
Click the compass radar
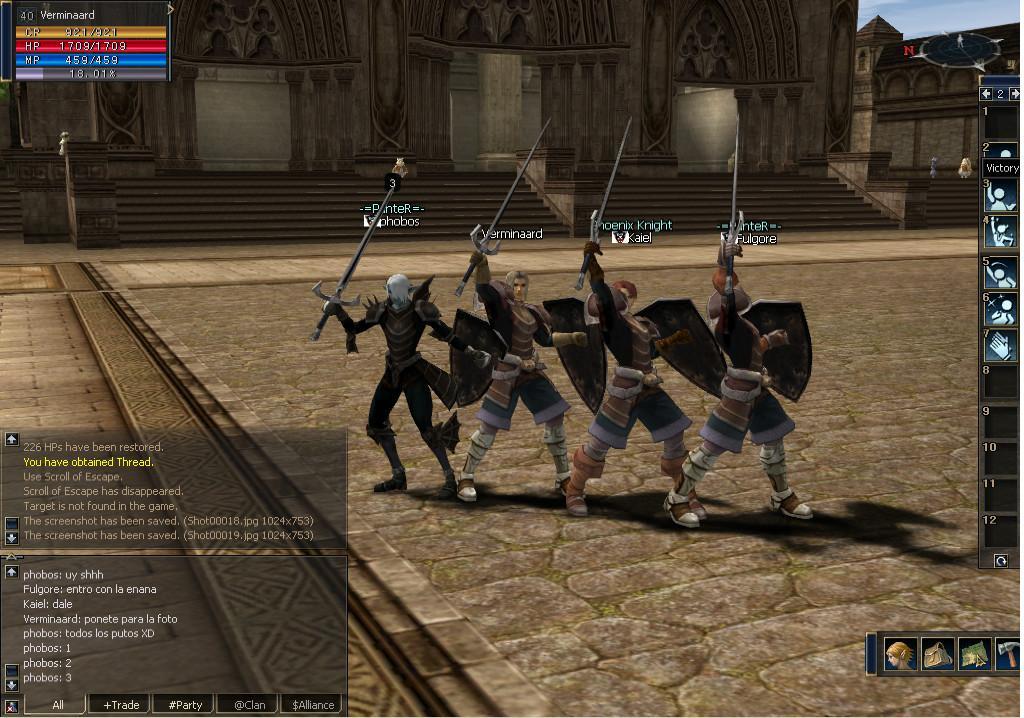960,48
